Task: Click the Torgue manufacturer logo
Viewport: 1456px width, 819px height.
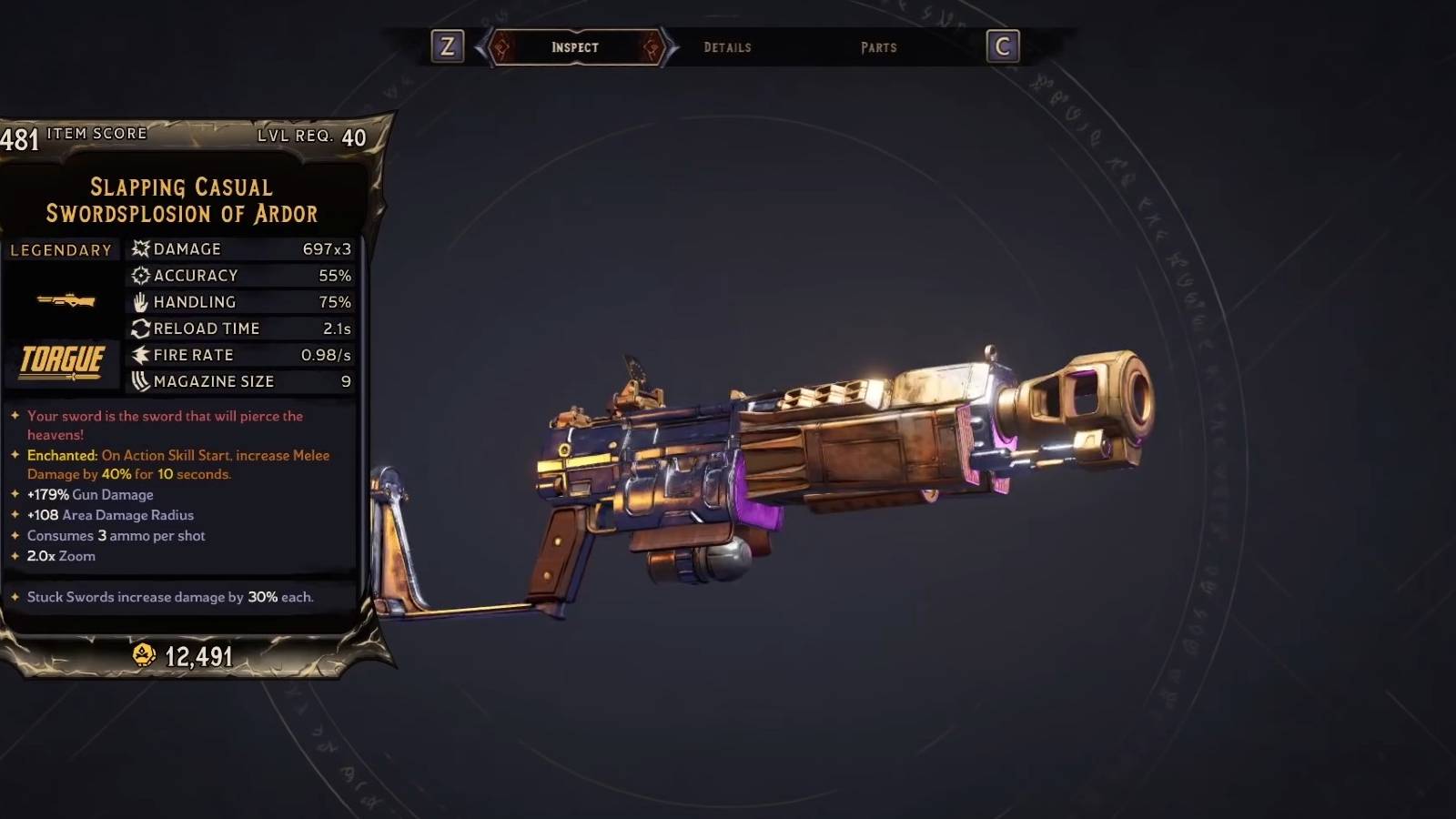Action: (x=60, y=360)
